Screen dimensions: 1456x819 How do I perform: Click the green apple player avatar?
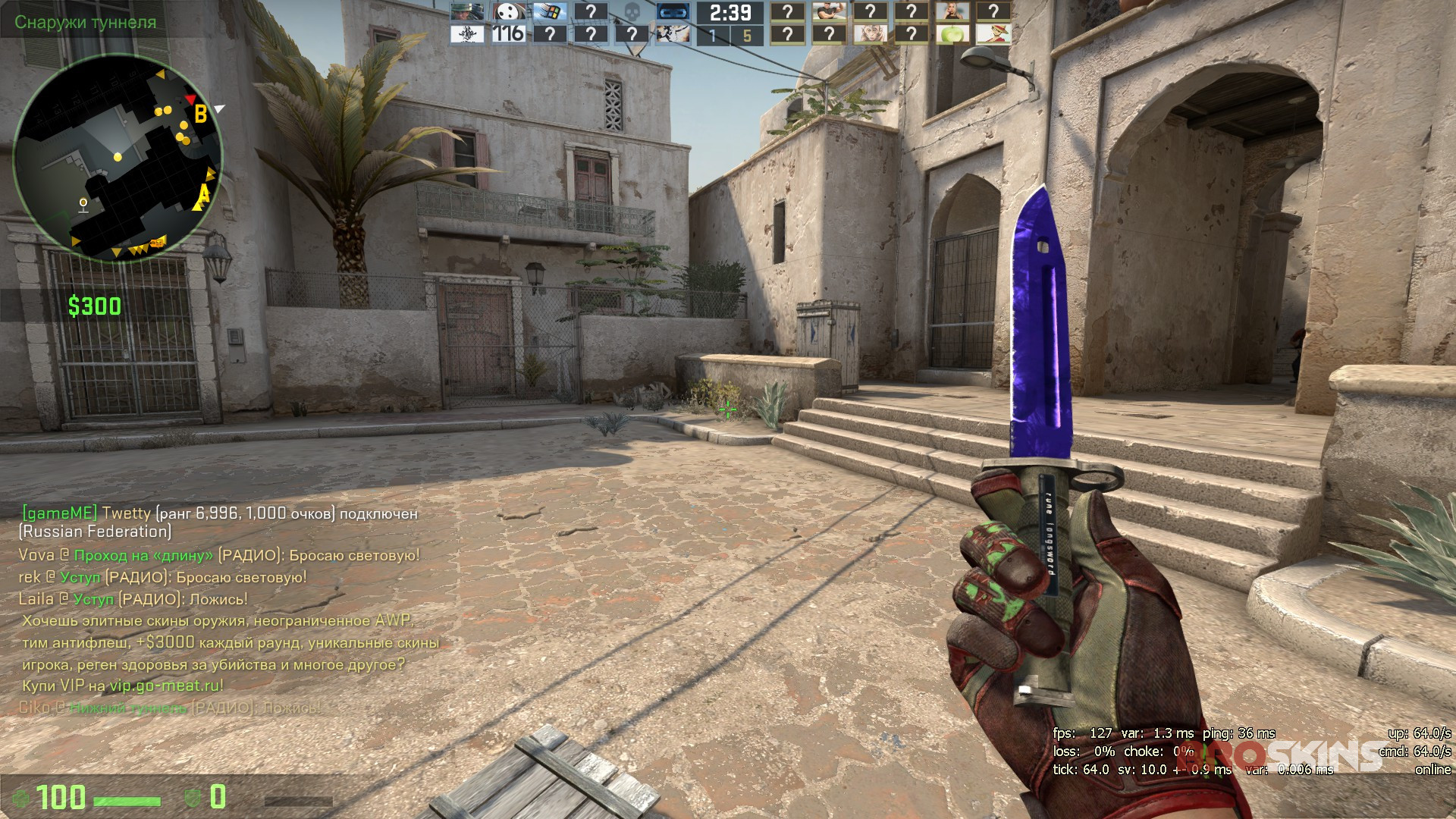tap(952, 34)
